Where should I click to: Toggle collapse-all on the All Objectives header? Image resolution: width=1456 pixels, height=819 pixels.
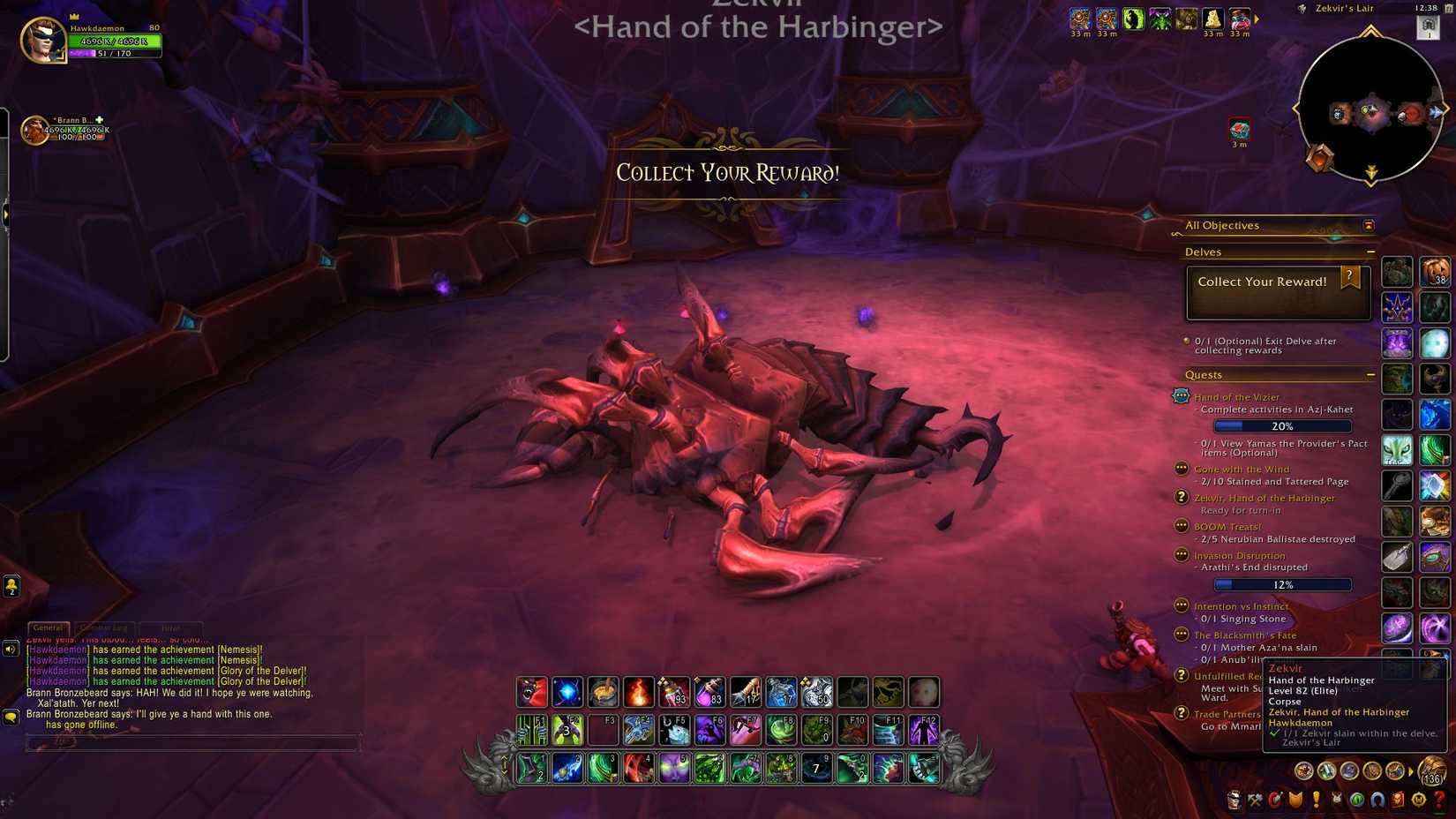(1368, 225)
